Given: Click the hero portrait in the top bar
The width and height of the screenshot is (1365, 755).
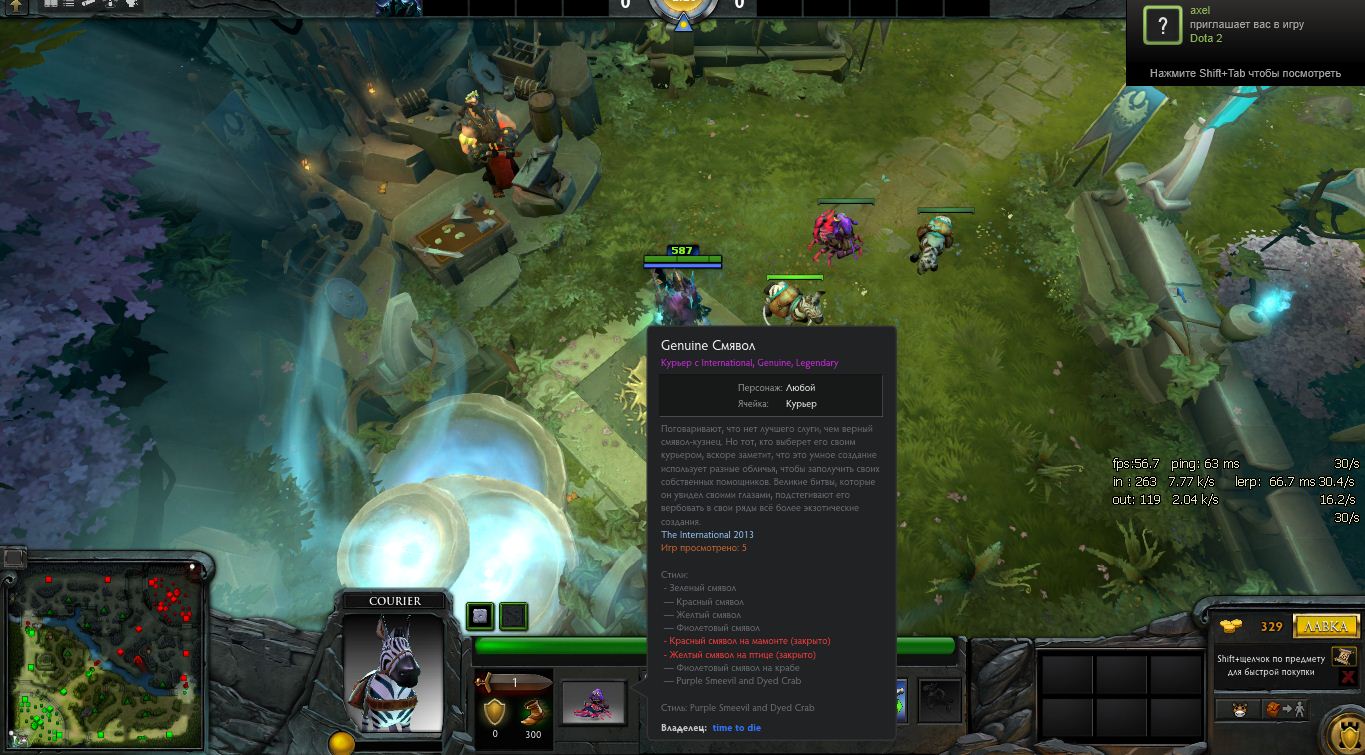Looking at the screenshot, I should (x=397, y=8).
